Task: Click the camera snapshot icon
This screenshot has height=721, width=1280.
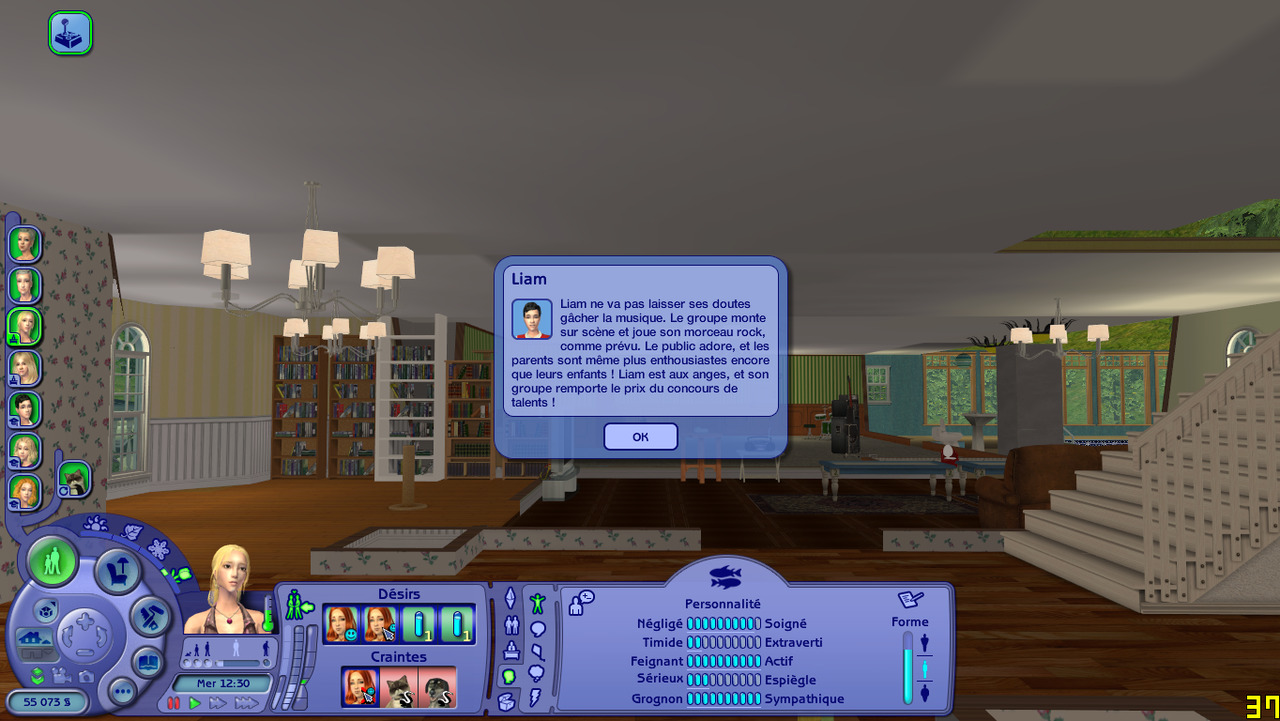Action: [86, 677]
